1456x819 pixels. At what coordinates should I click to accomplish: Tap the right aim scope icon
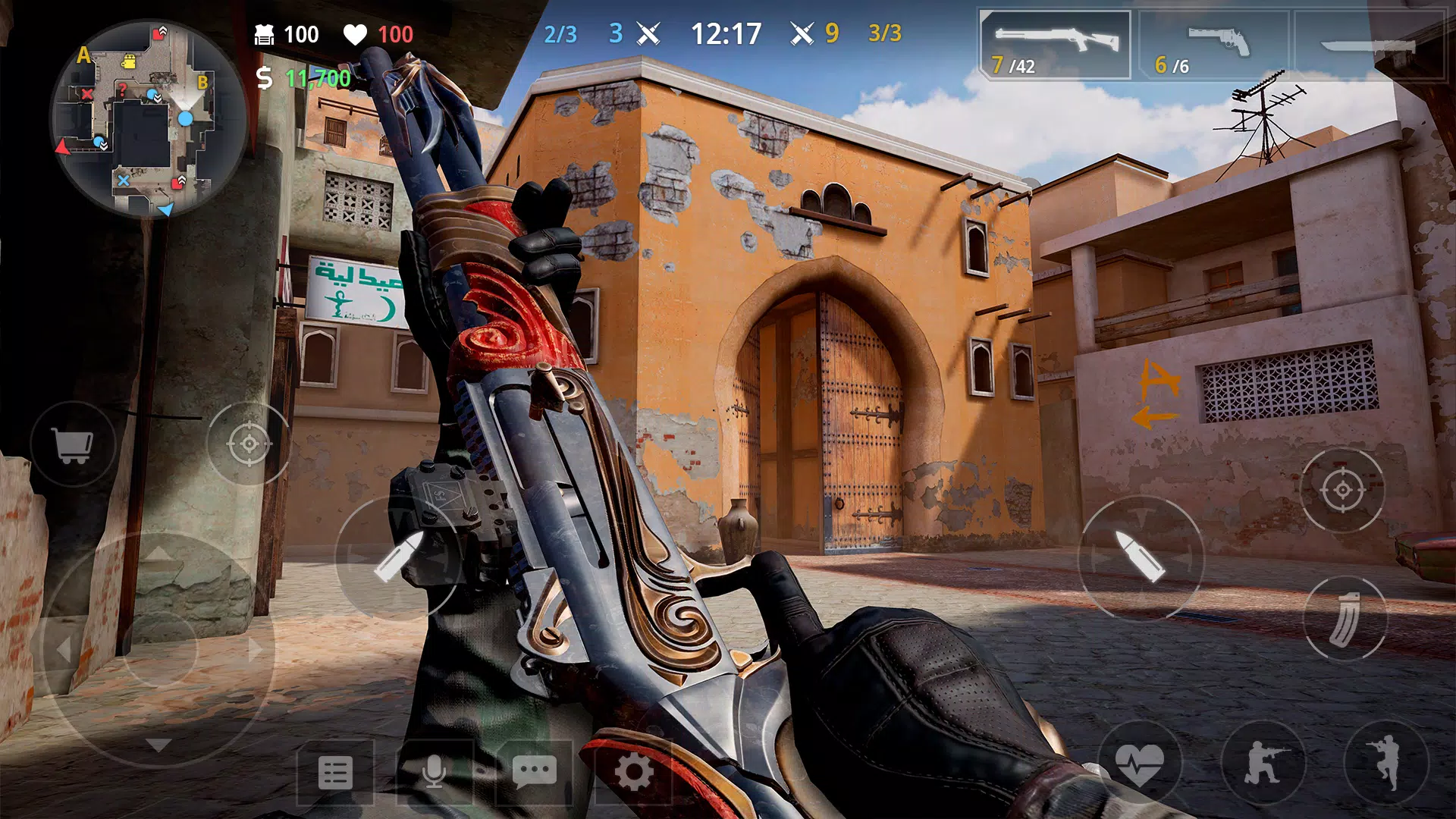pyautogui.click(x=1342, y=489)
